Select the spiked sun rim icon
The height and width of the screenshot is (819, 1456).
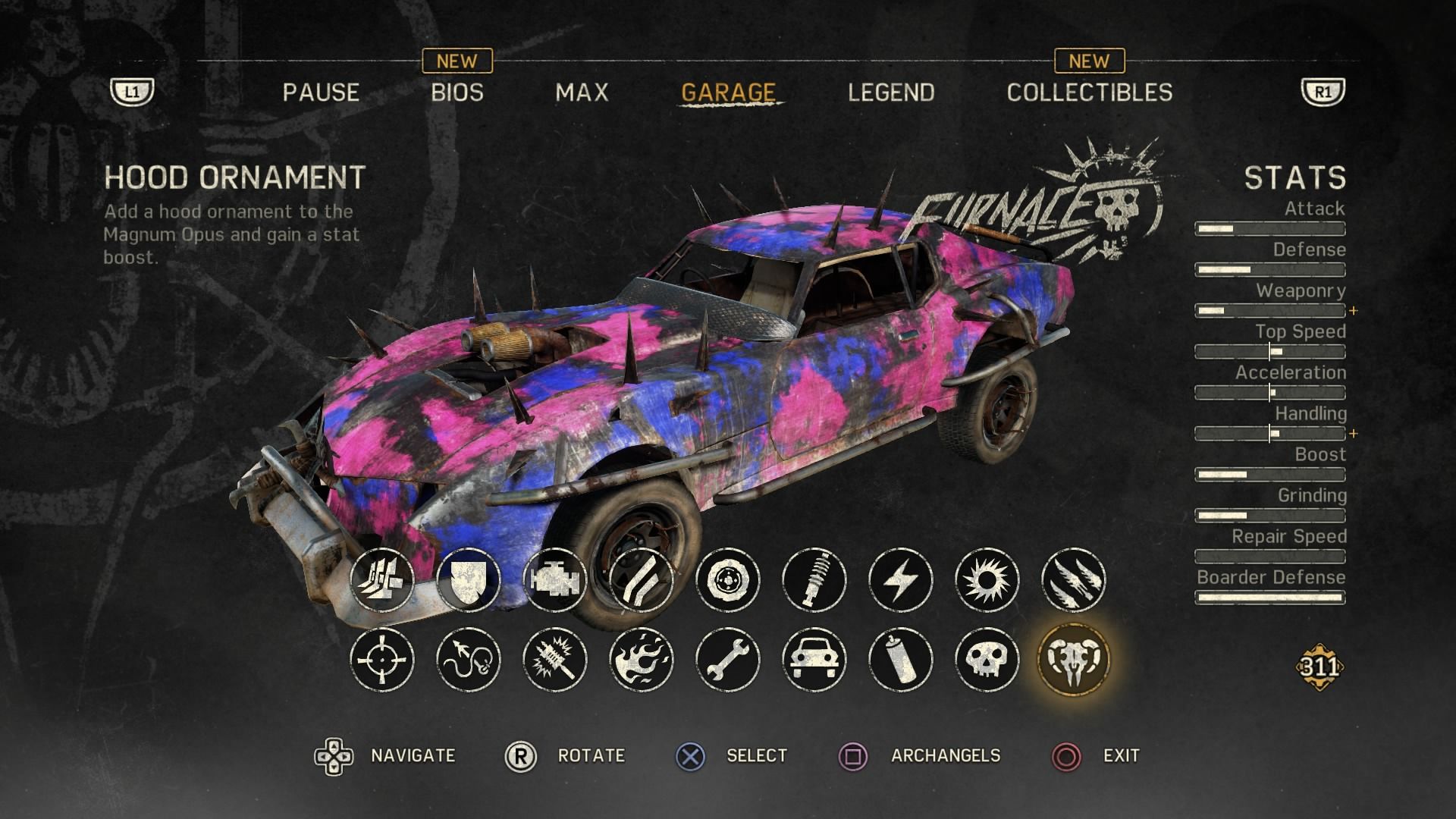987,581
